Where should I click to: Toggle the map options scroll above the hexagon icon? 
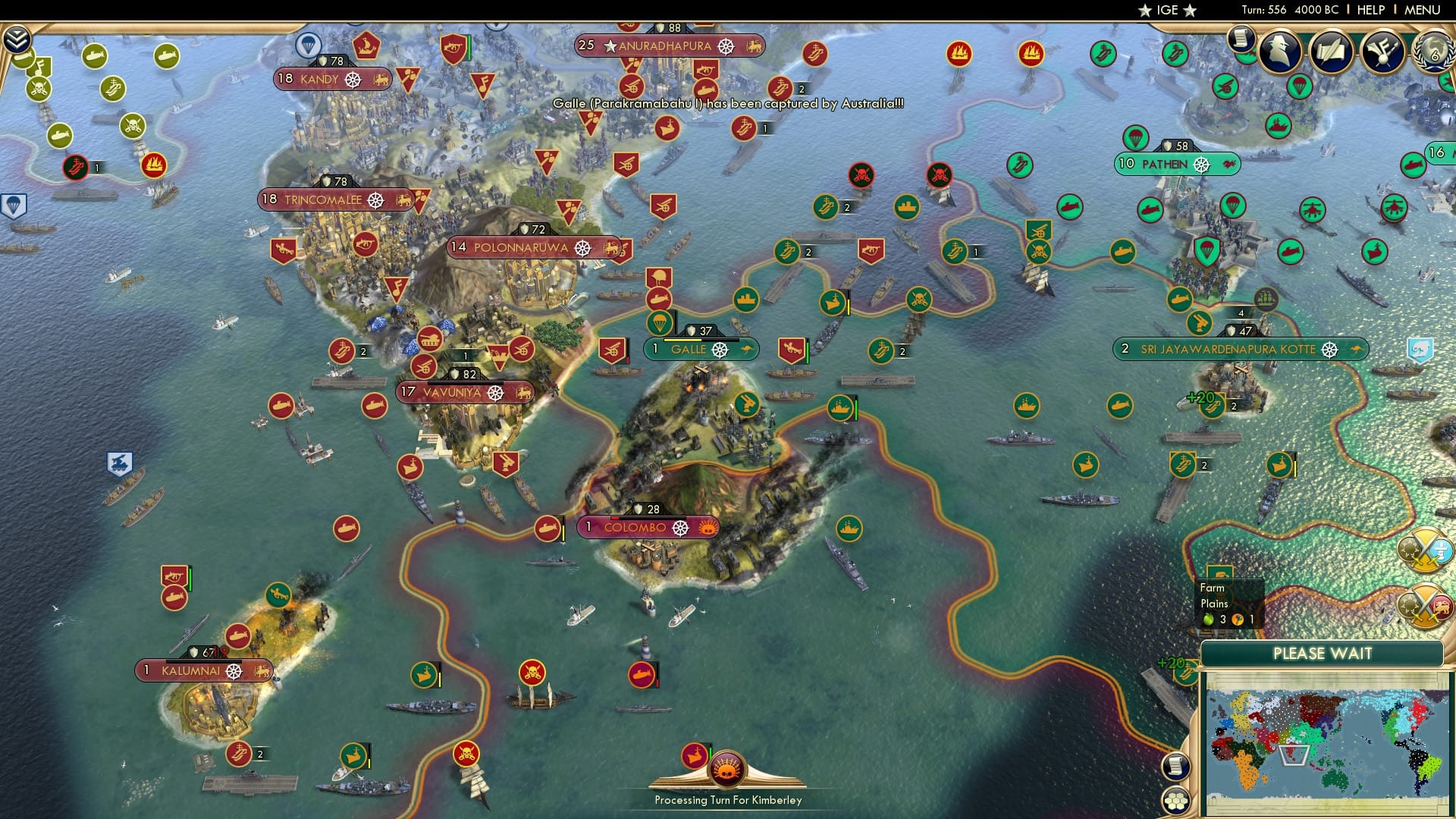click(1176, 766)
